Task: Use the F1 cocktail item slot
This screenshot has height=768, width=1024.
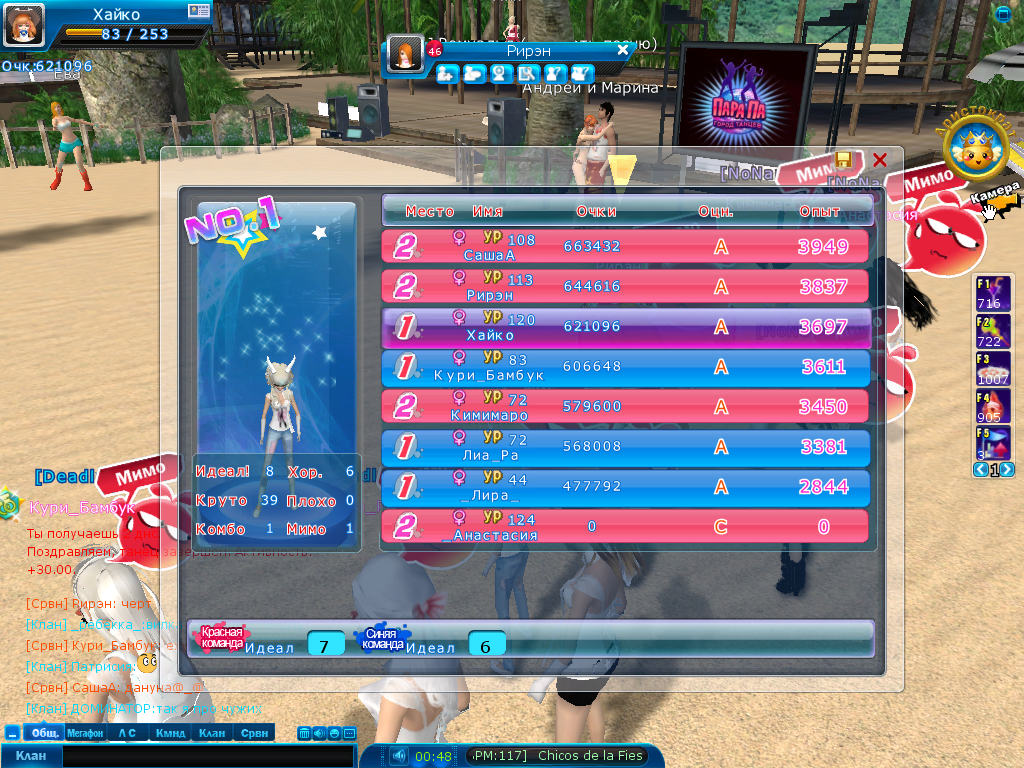Action: coord(992,292)
